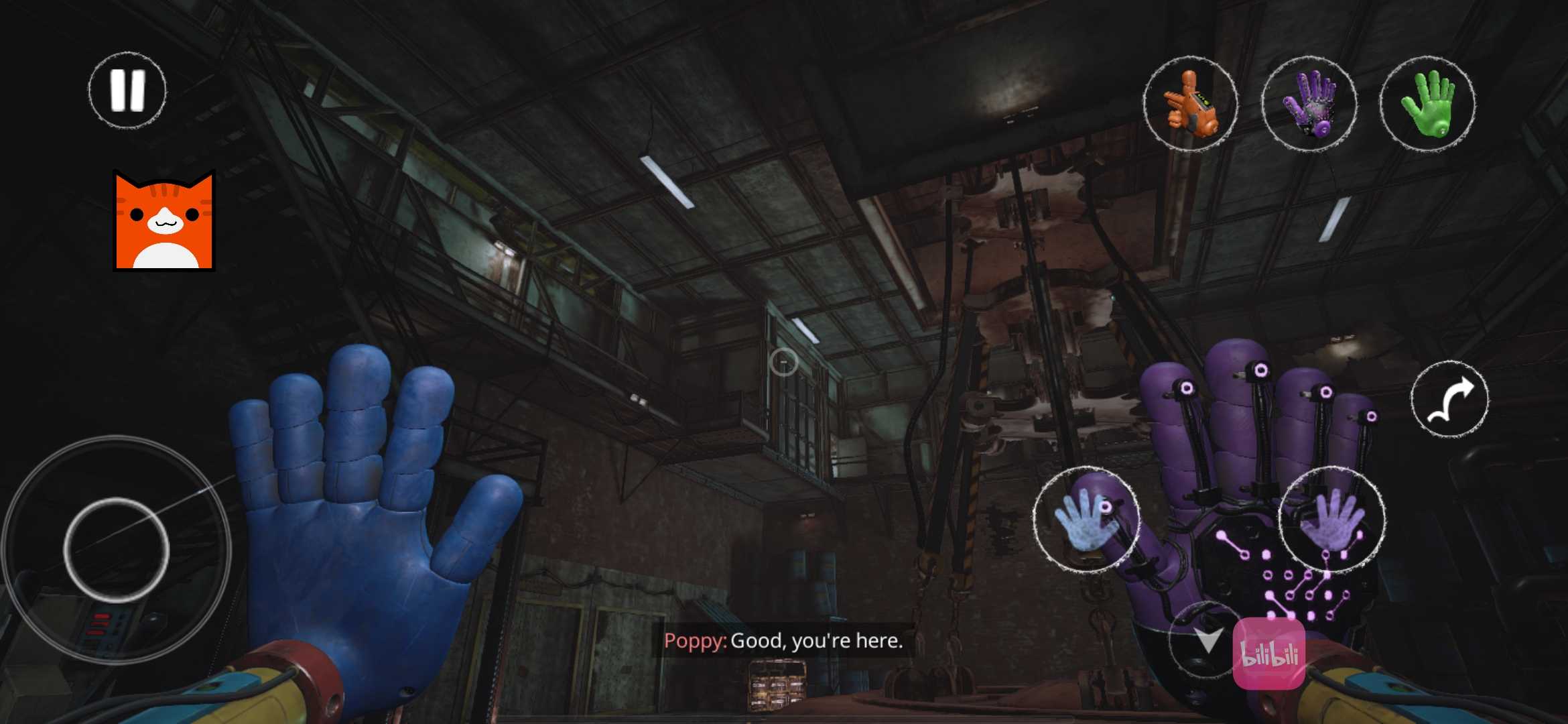Fire the left blue hand

click(x=1086, y=519)
